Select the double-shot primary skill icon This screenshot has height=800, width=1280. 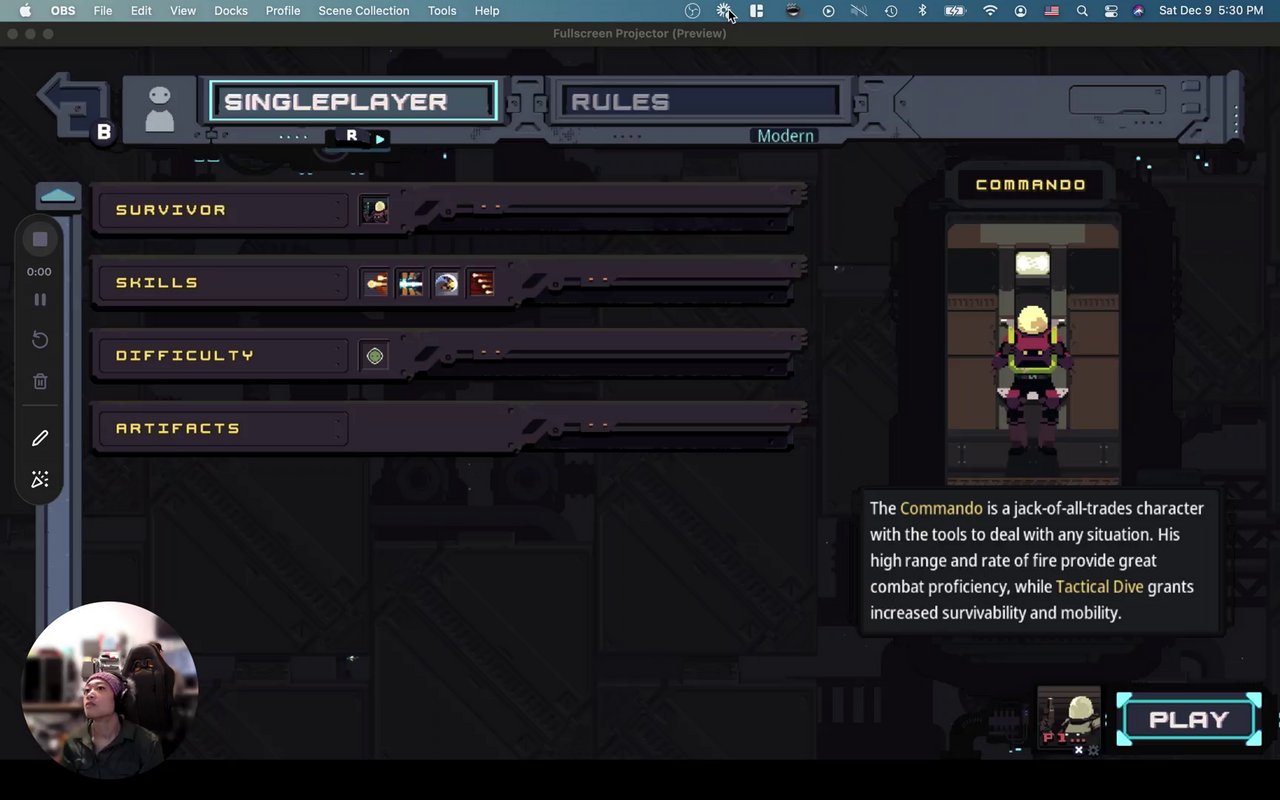pyautogui.click(x=375, y=284)
